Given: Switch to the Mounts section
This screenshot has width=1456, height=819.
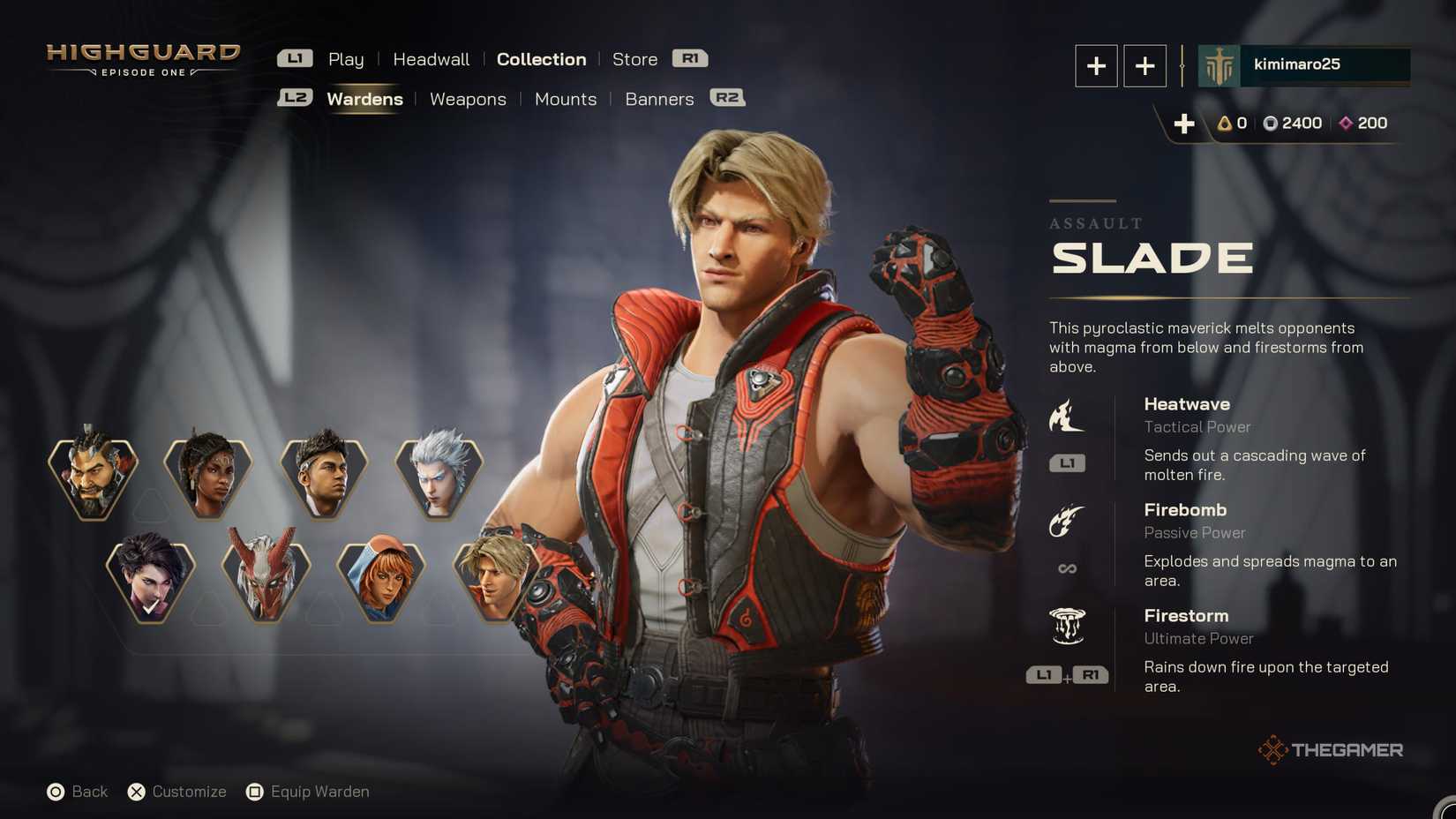Looking at the screenshot, I should 565,99.
